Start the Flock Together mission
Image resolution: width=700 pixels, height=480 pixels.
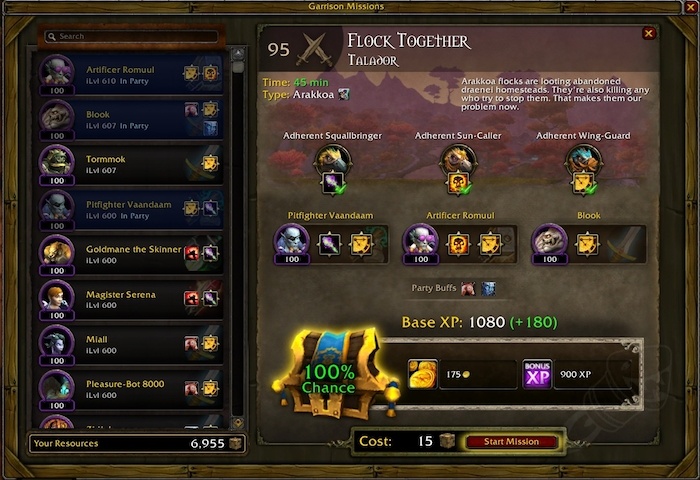coord(510,441)
